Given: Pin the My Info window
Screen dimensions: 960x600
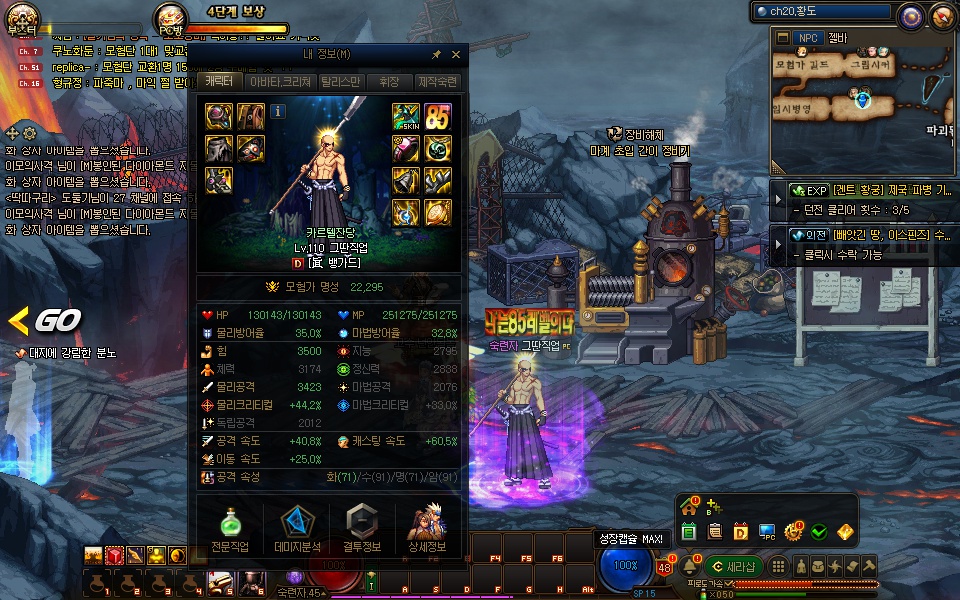Looking at the screenshot, I should [x=436, y=54].
